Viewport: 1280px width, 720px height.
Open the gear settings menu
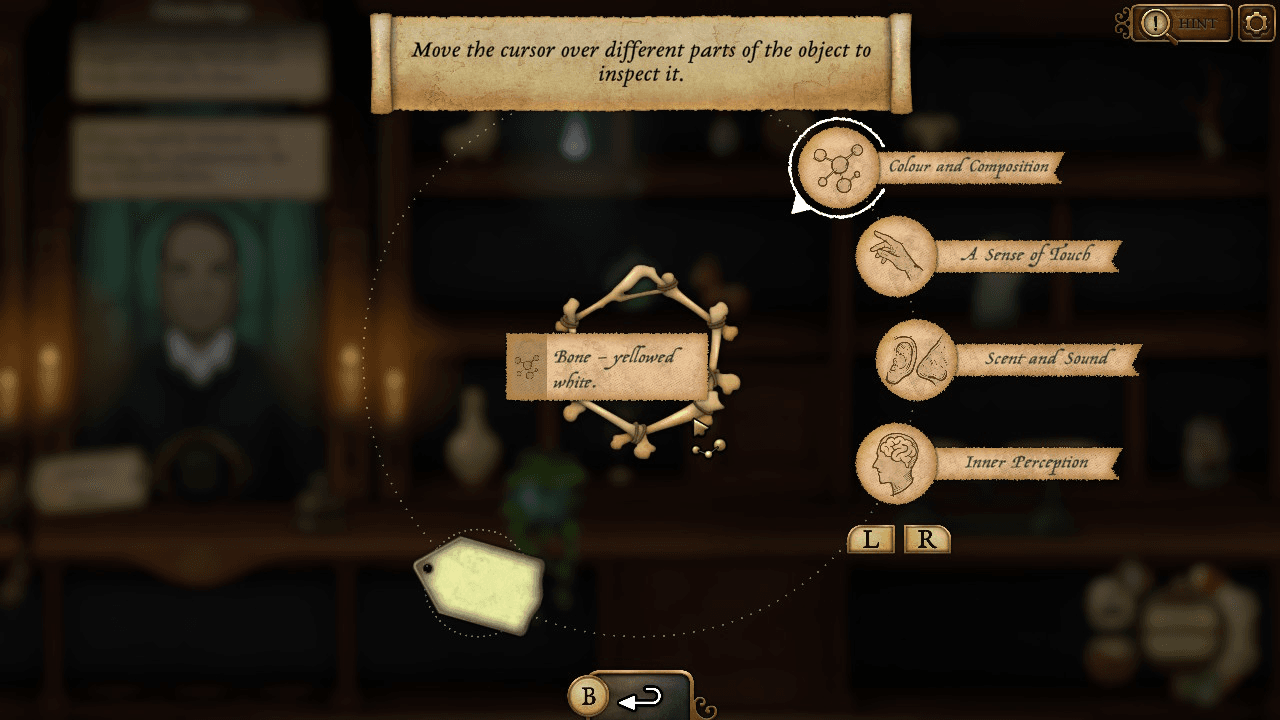[x=1256, y=23]
